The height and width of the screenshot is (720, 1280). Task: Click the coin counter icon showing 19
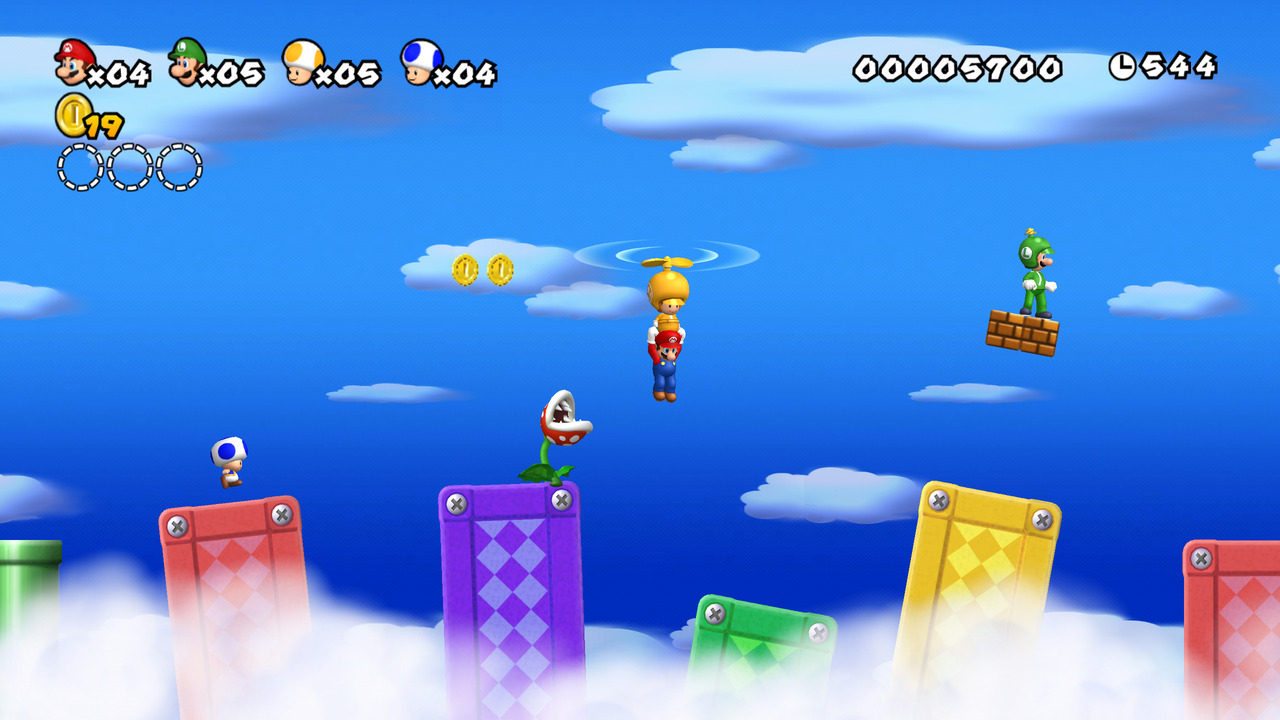[71, 118]
